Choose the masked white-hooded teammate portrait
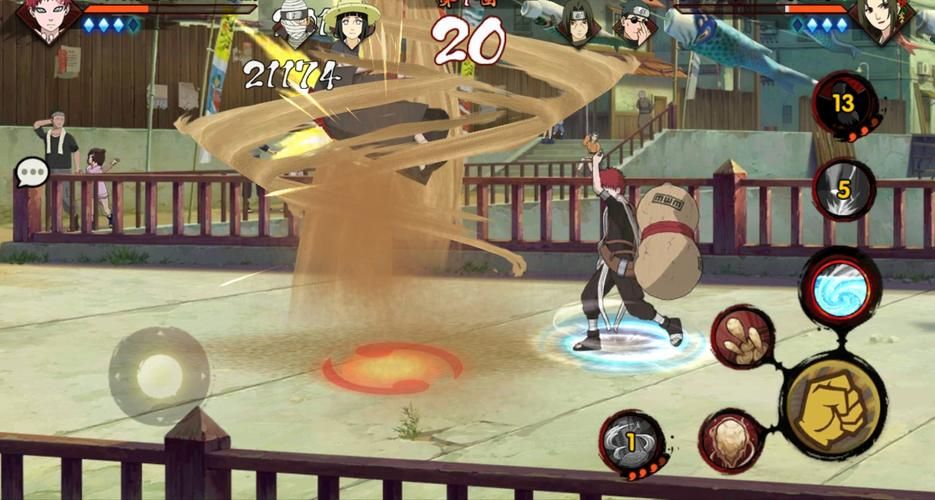The height and width of the screenshot is (500, 935). pos(295,25)
